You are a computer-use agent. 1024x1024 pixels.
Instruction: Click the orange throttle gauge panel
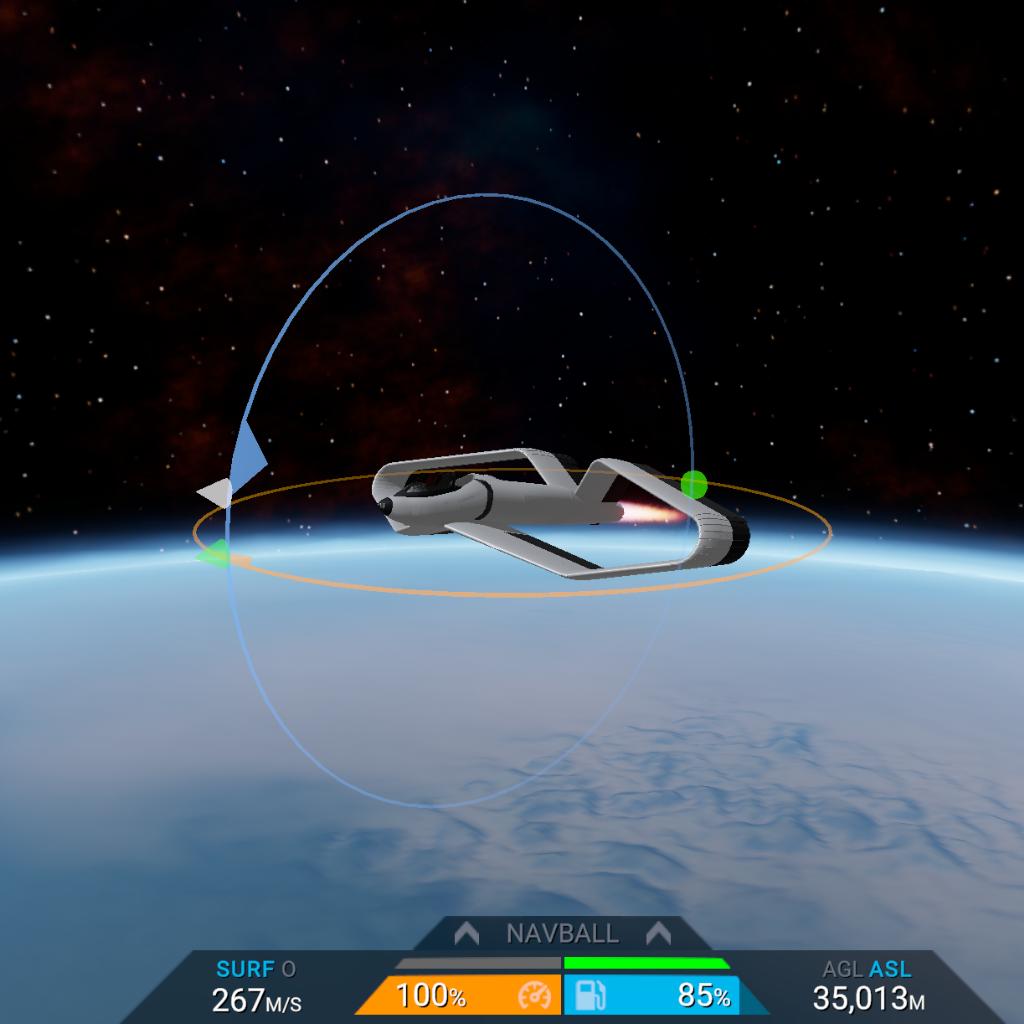pos(460,996)
